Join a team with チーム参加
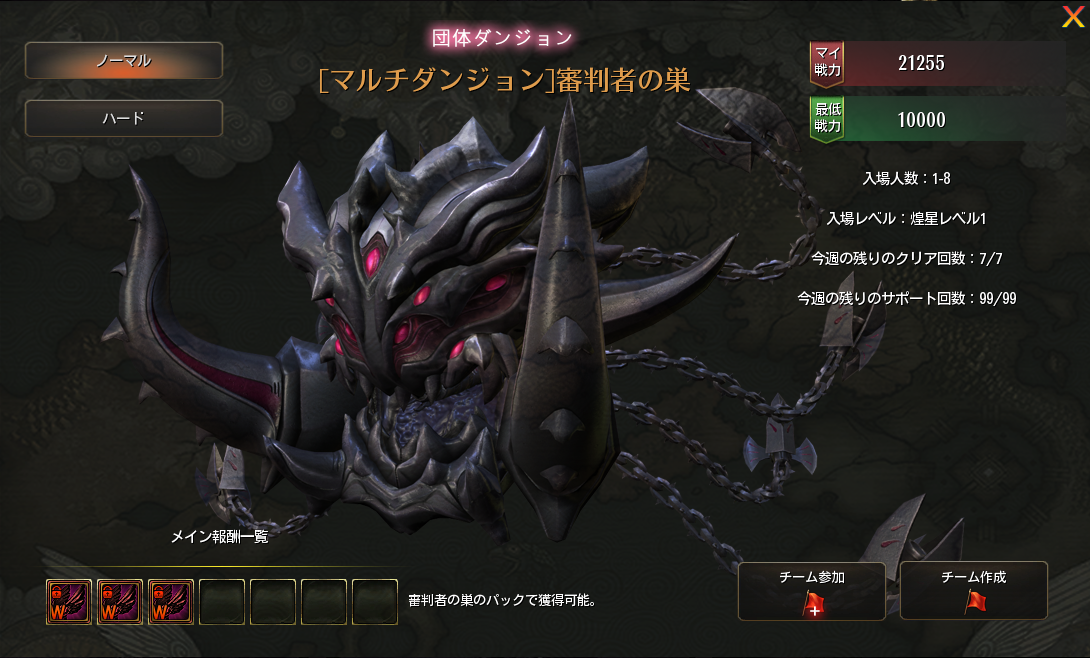The width and height of the screenshot is (1090, 658). [811, 591]
